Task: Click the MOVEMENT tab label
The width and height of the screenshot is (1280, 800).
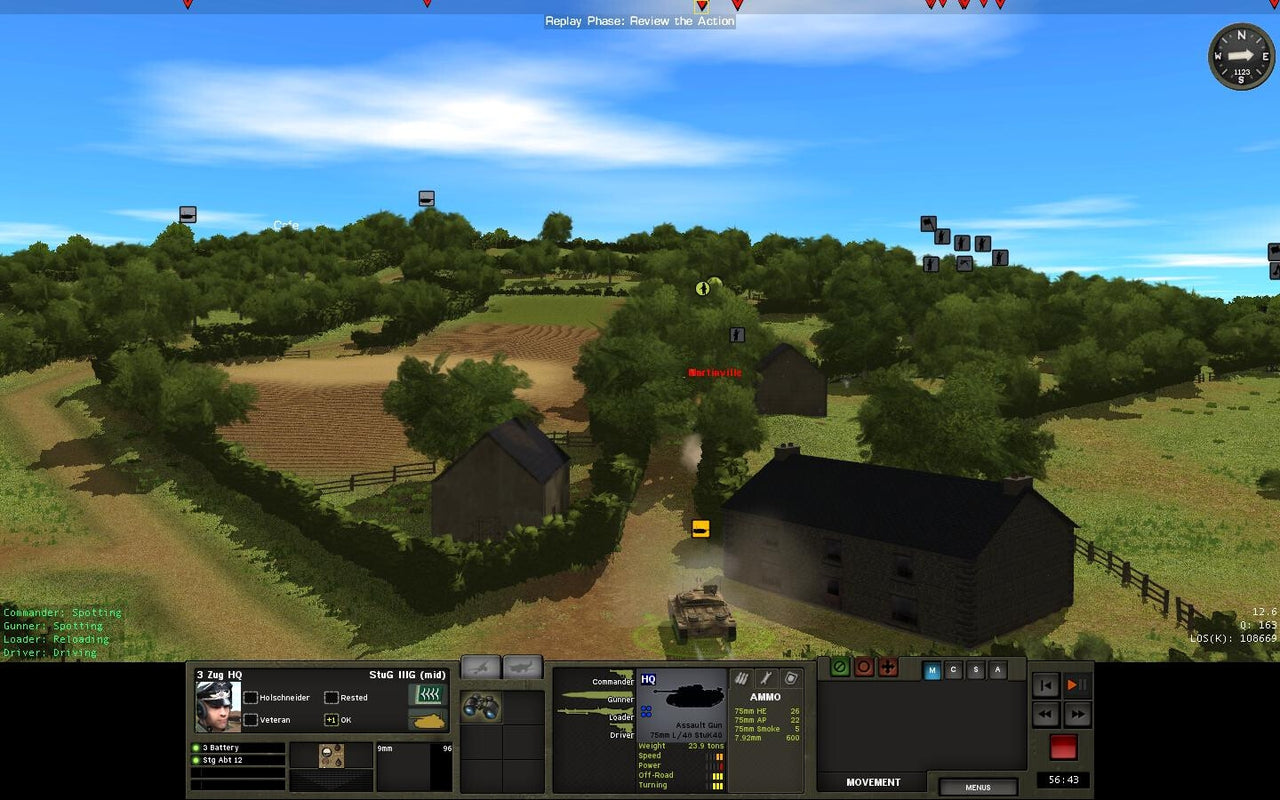Action: (x=873, y=782)
